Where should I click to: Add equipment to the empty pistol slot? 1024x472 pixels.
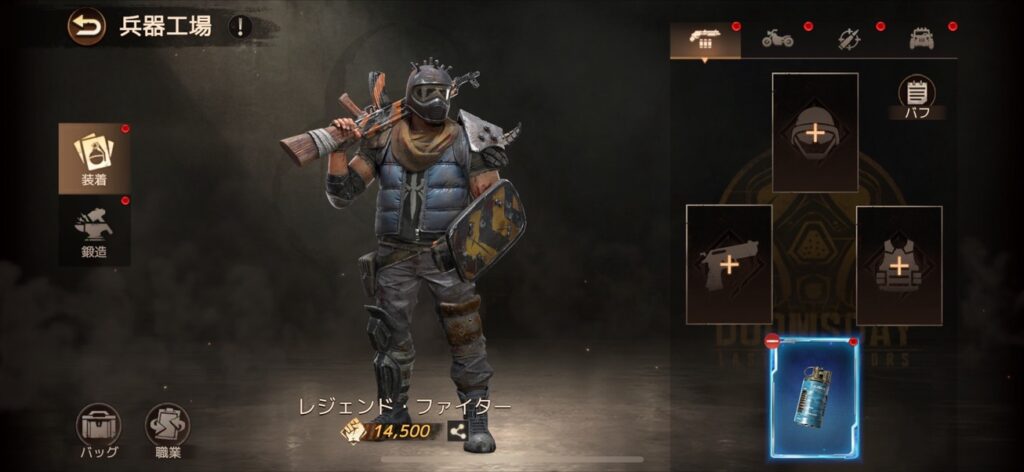click(728, 265)
